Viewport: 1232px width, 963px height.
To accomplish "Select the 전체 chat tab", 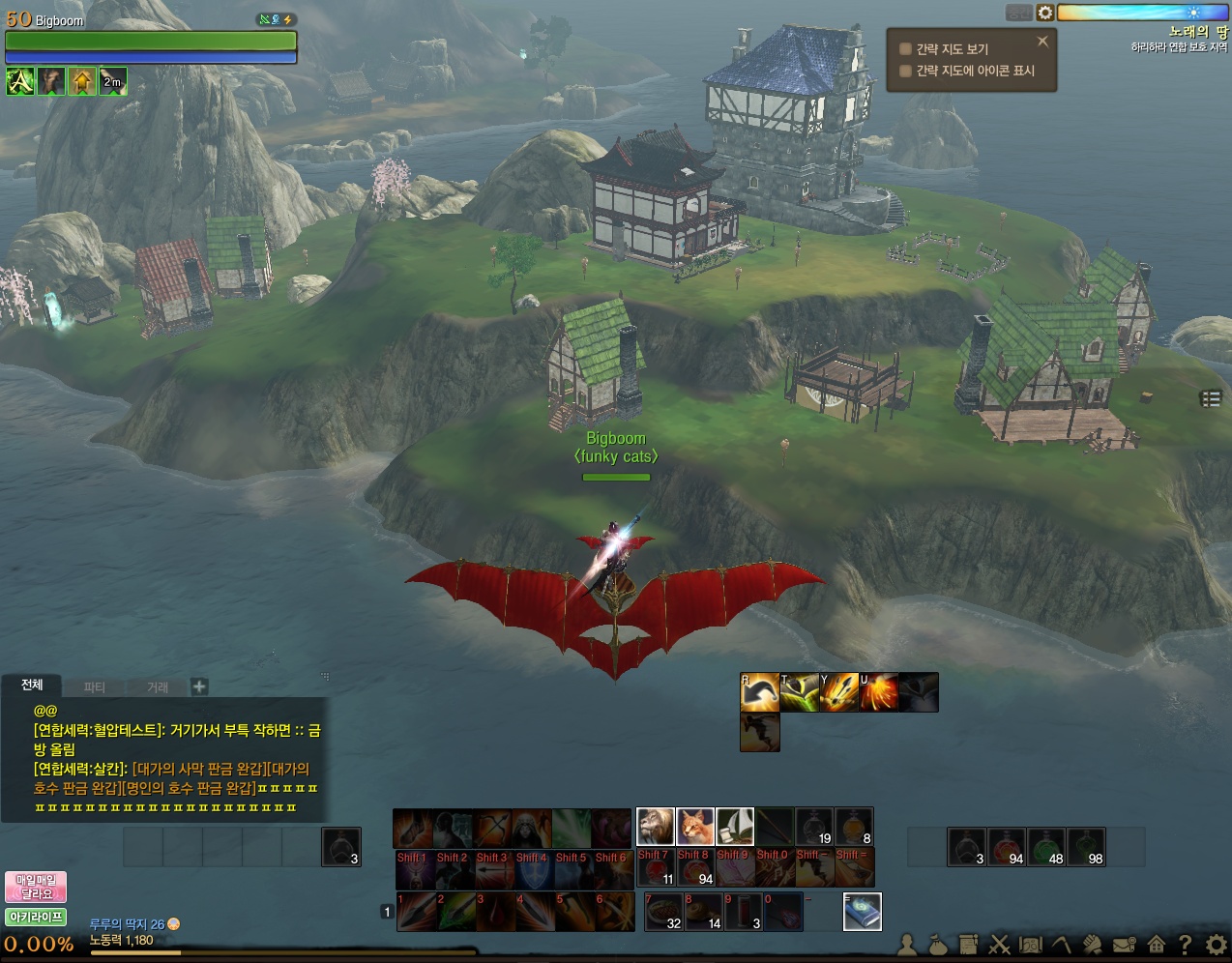I will coord(32,686).
